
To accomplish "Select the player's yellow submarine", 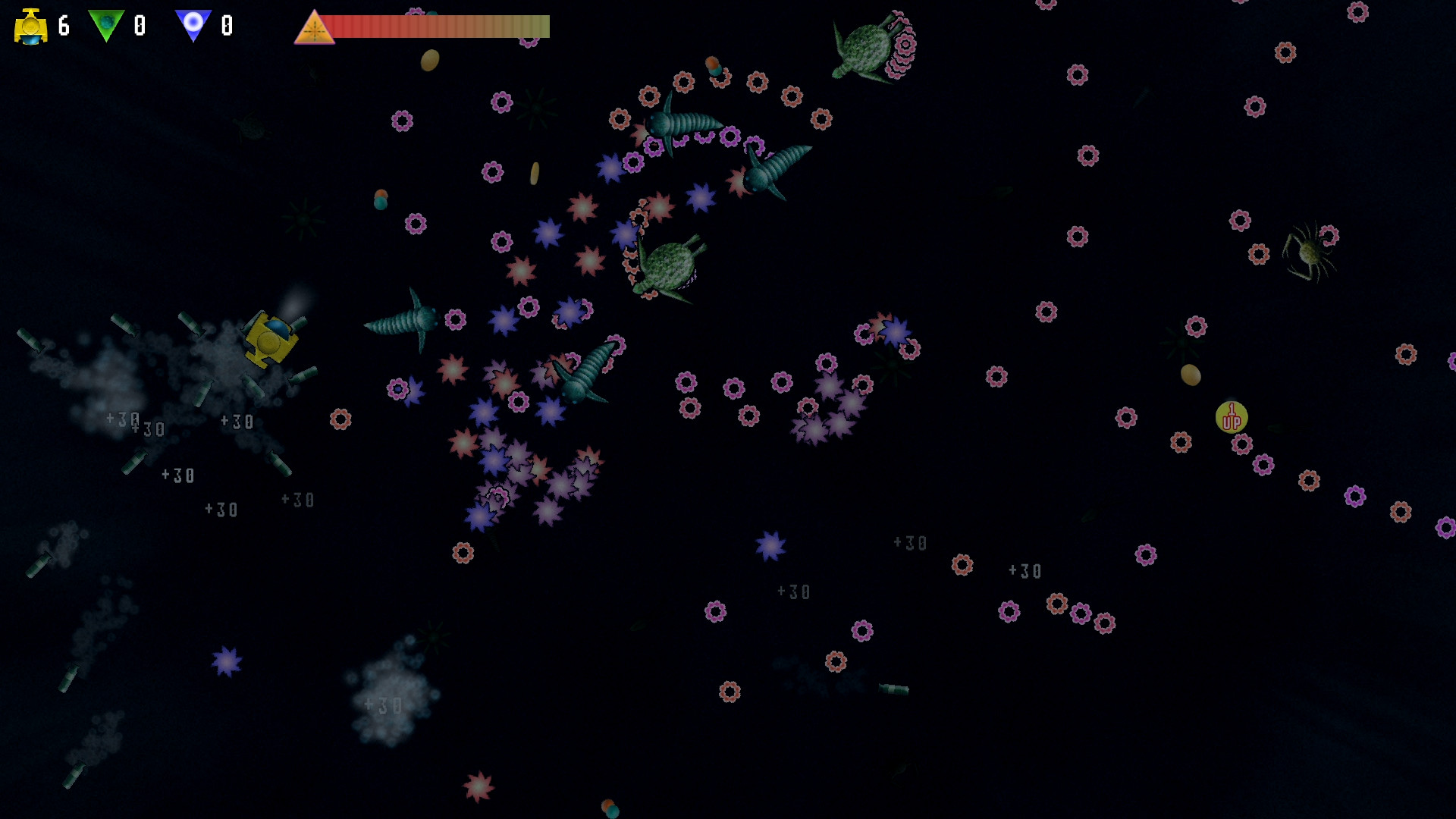I will pos(270,341).
